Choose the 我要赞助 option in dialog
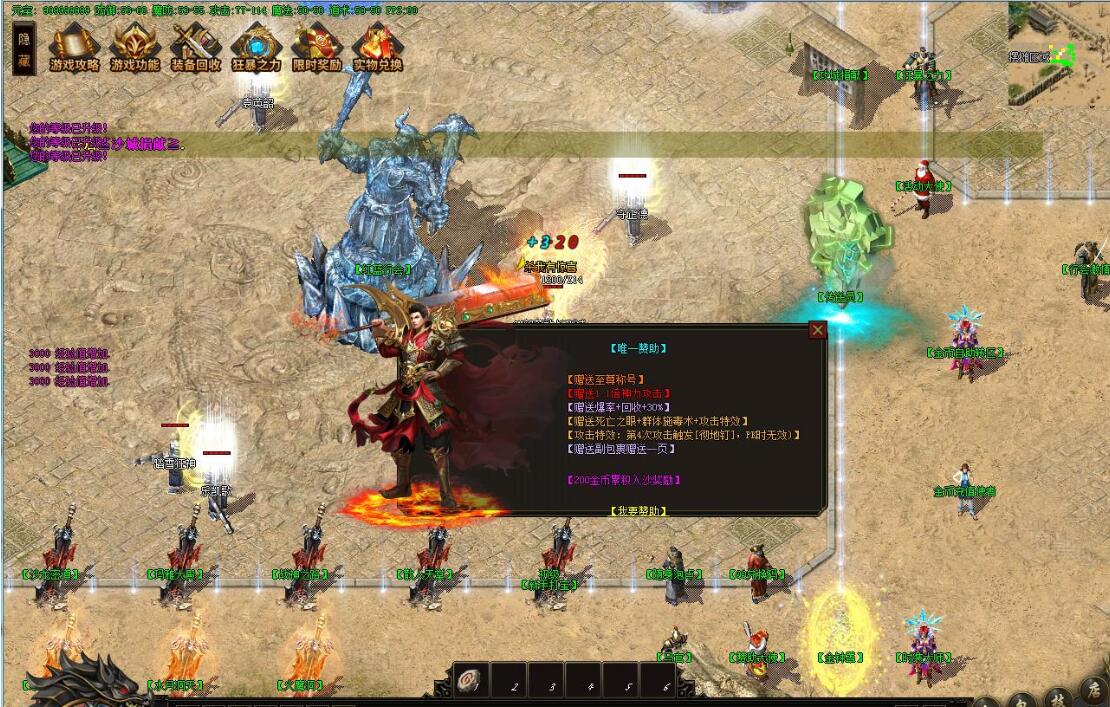 pyautogui.click(x=638, y=510)
